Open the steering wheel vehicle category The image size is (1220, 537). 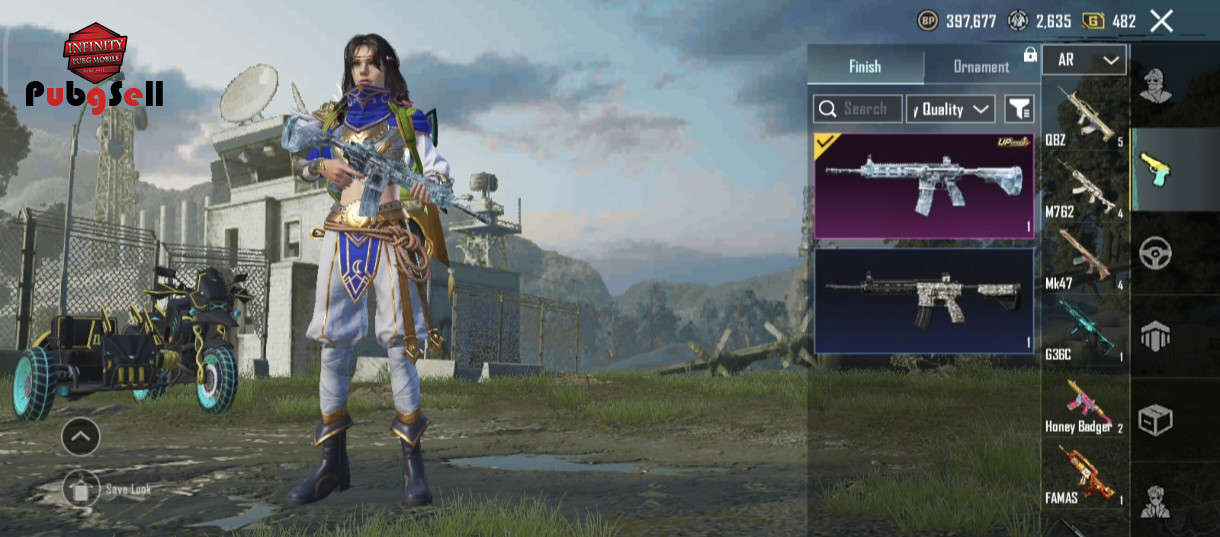1155,254
